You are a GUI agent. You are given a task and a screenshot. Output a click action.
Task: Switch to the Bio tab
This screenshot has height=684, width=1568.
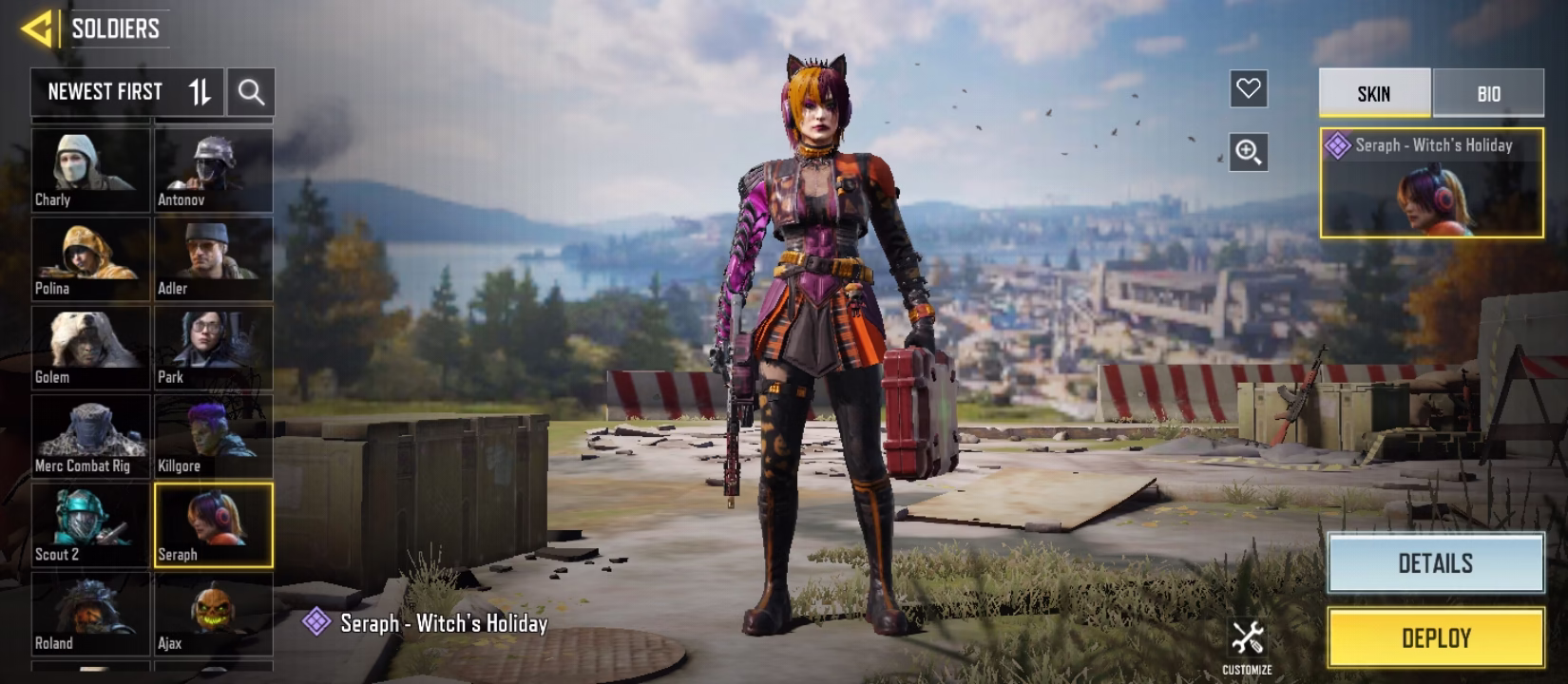coord(1488,93)
